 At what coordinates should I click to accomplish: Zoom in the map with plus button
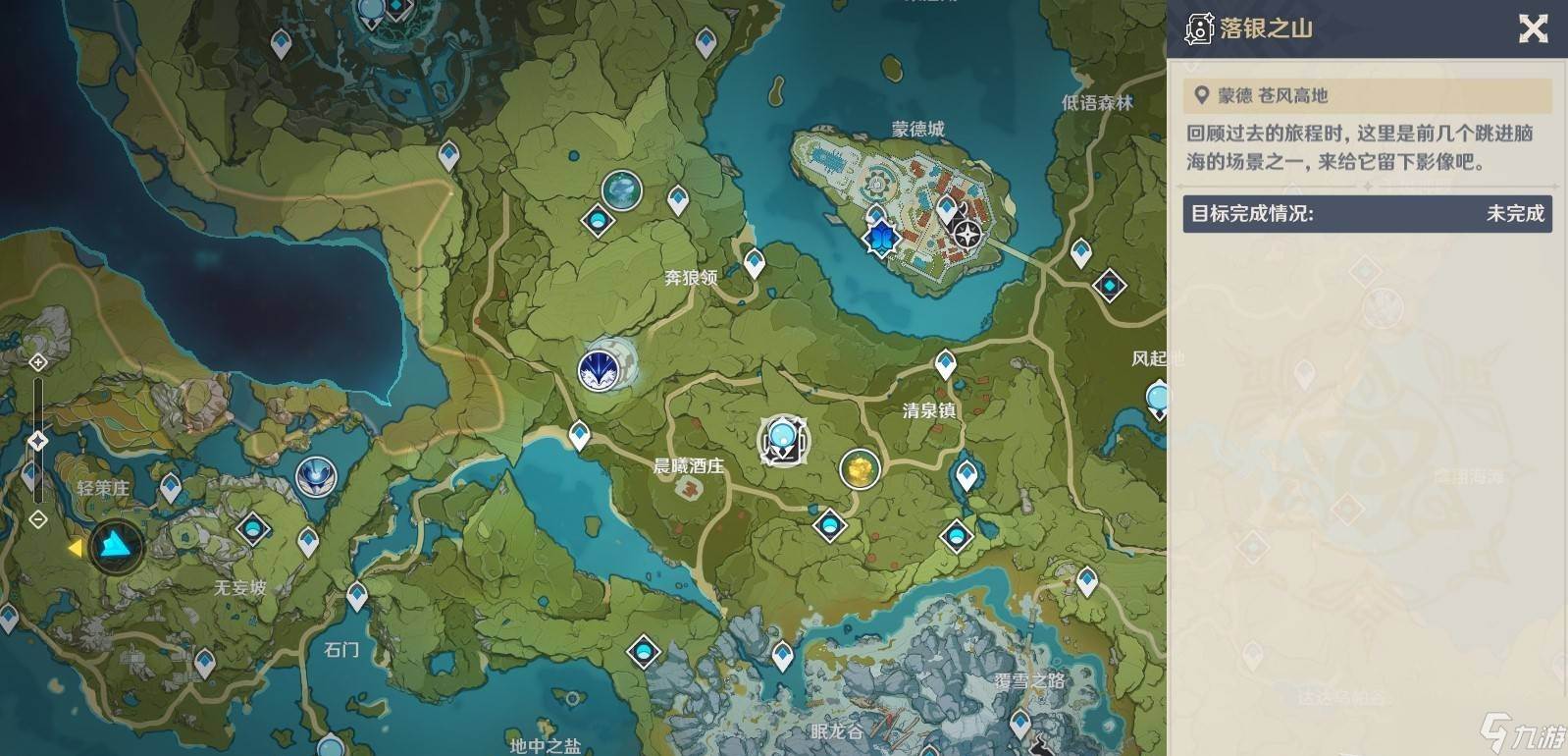pos(38,362)
